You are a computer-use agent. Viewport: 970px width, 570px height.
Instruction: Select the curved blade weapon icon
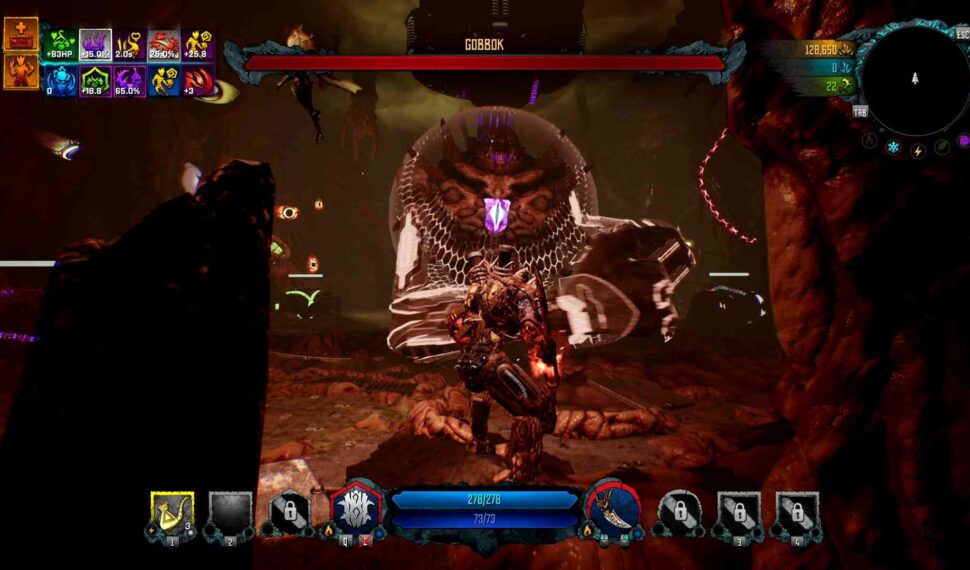[x=614, y=509]
